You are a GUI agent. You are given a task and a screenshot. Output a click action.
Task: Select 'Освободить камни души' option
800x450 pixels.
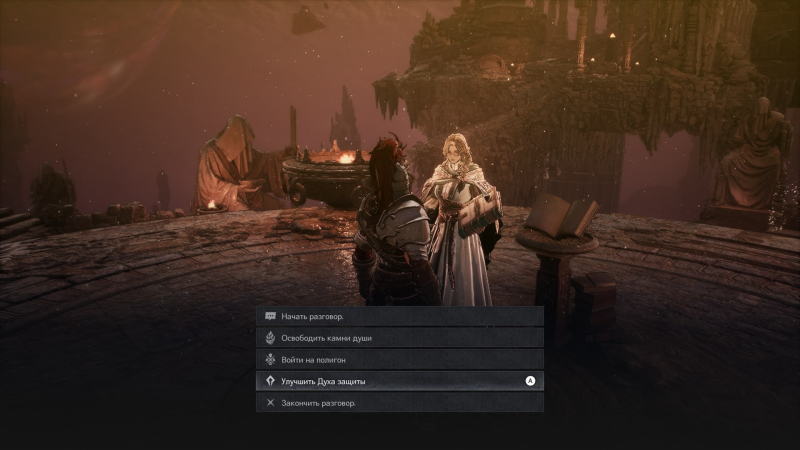coord(400,338)
